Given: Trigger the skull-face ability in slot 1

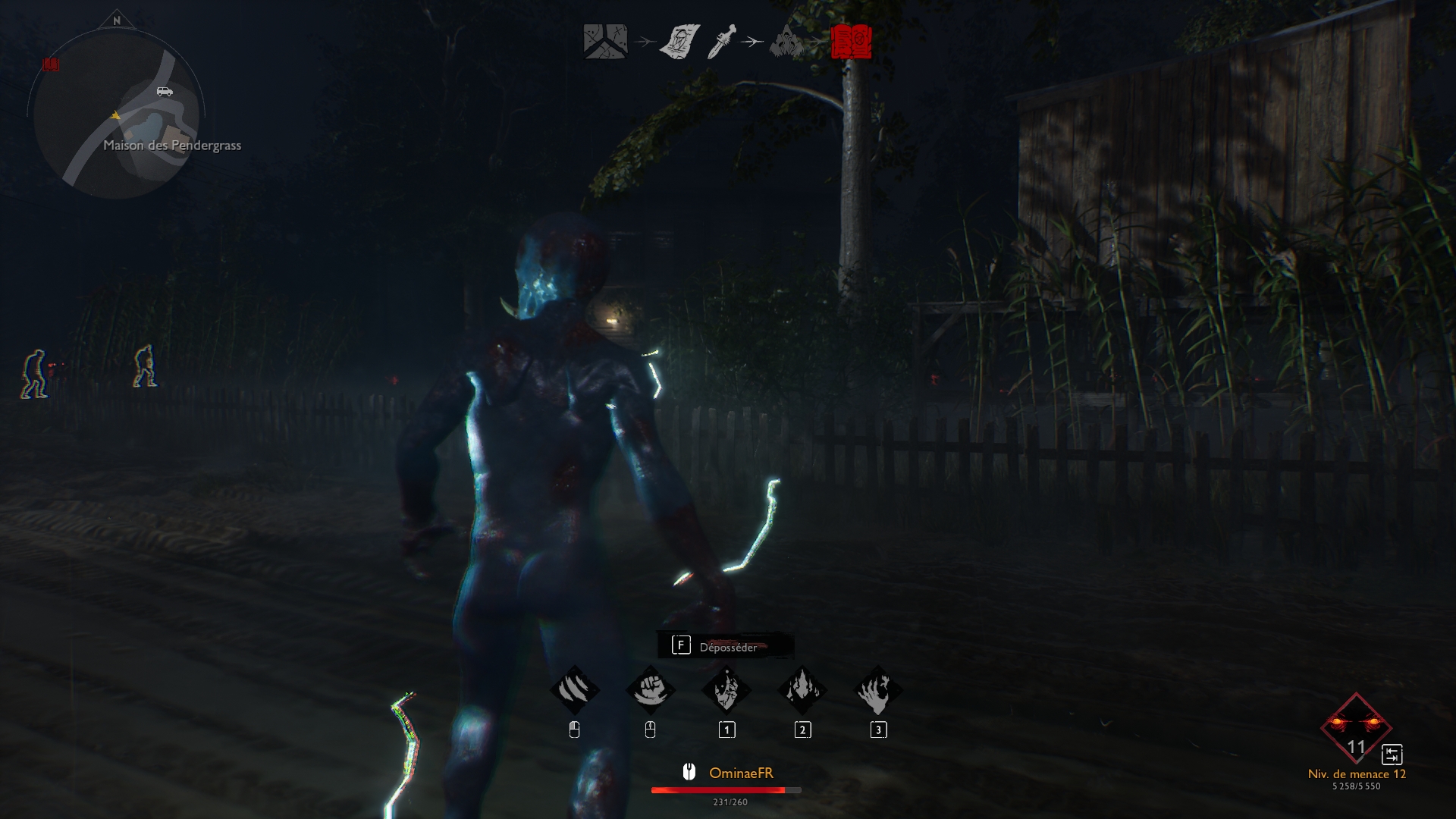Looking at the screenshot, I should [726, 691].
